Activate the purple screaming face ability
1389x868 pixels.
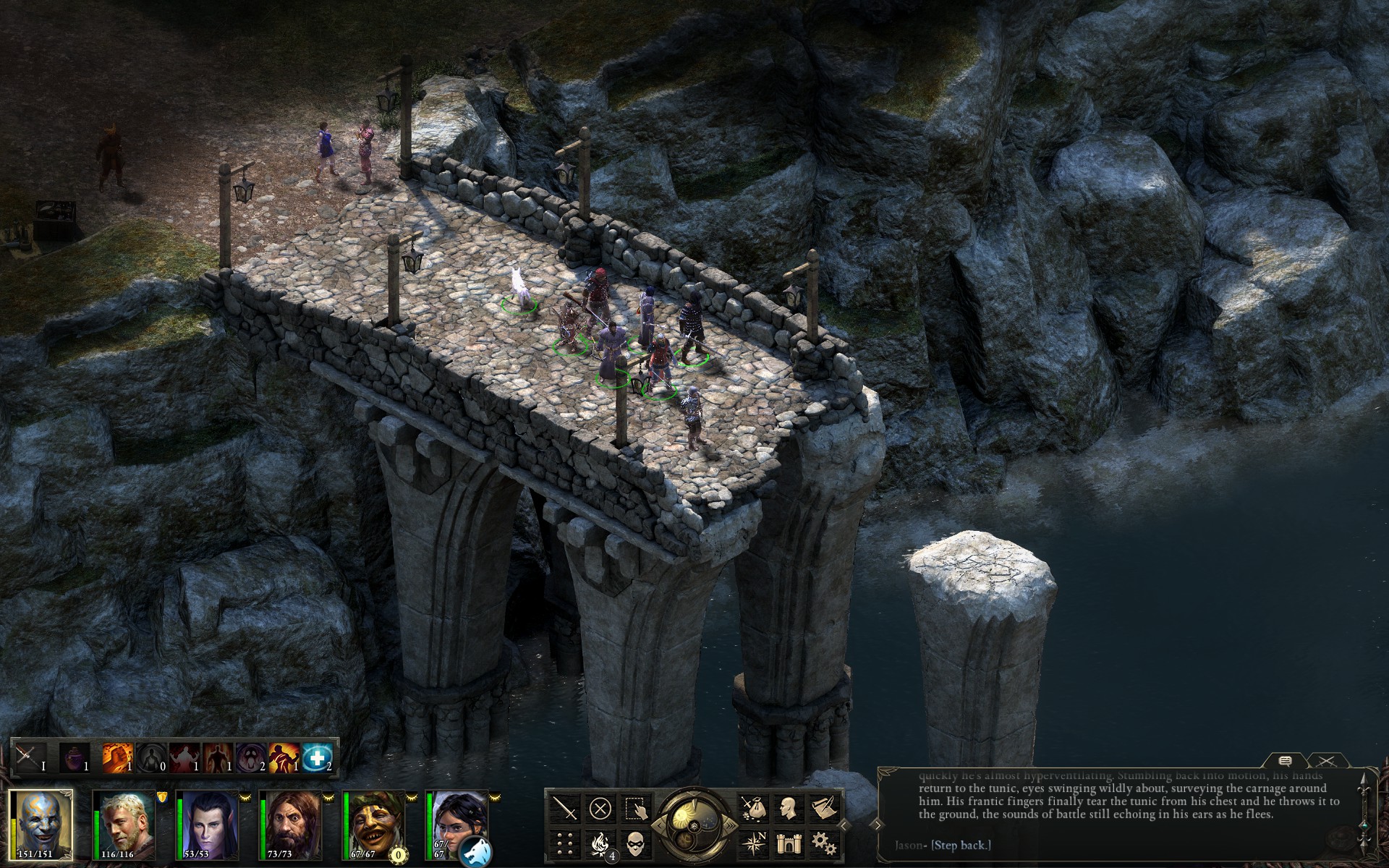tap(250, 757)
